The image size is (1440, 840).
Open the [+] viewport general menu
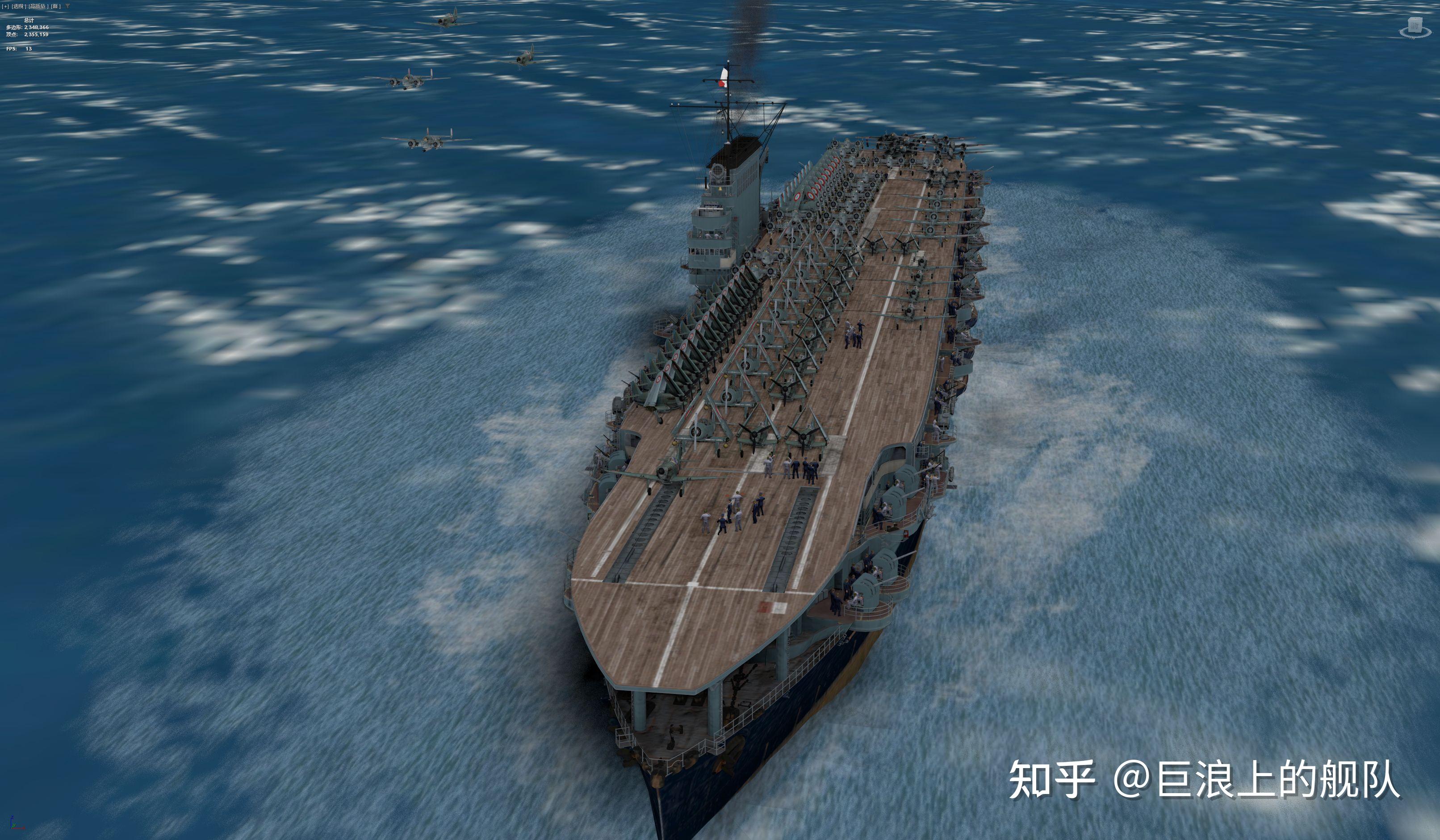(6, 6)
